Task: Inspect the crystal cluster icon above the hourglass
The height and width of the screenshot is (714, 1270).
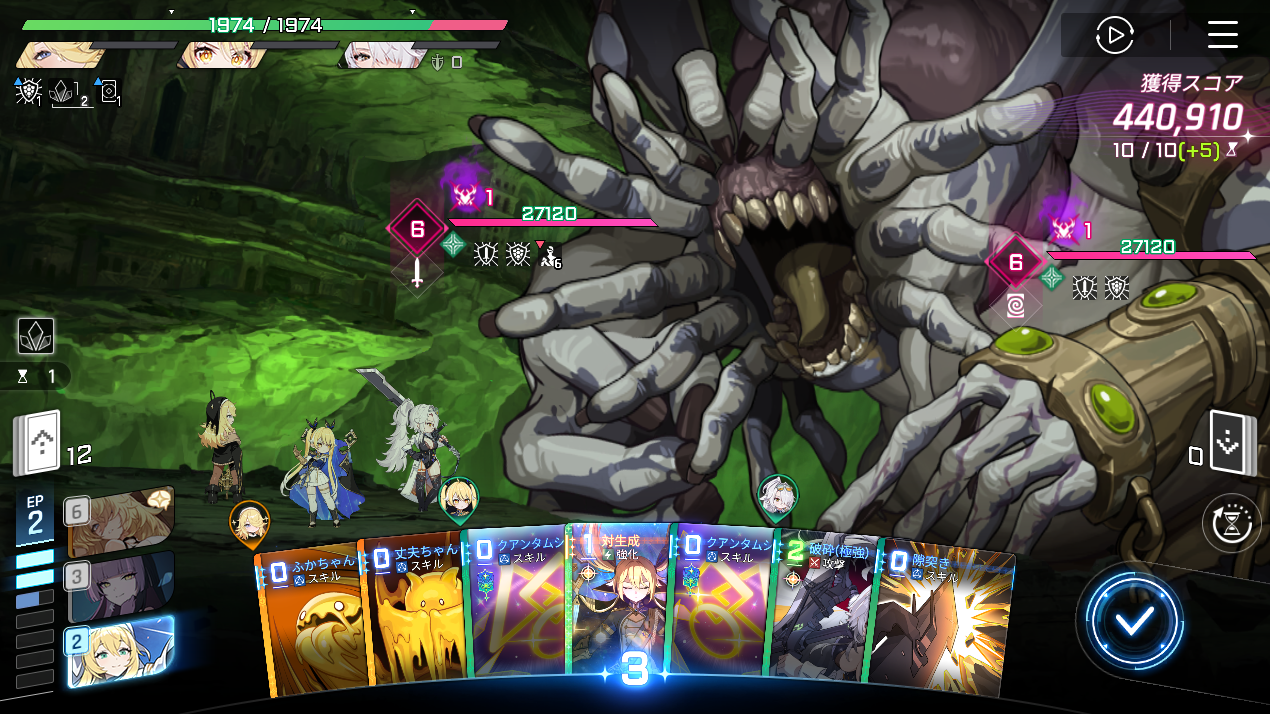Action: coord(36,336)
